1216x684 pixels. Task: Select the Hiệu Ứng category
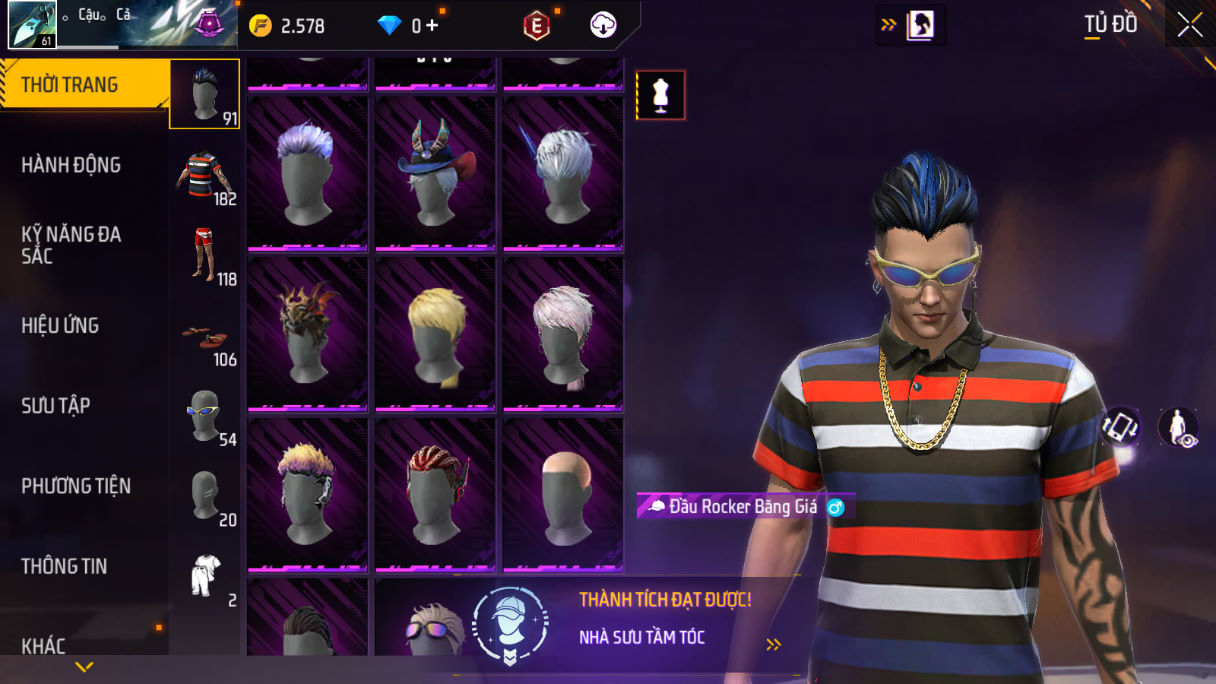(60, 325)
